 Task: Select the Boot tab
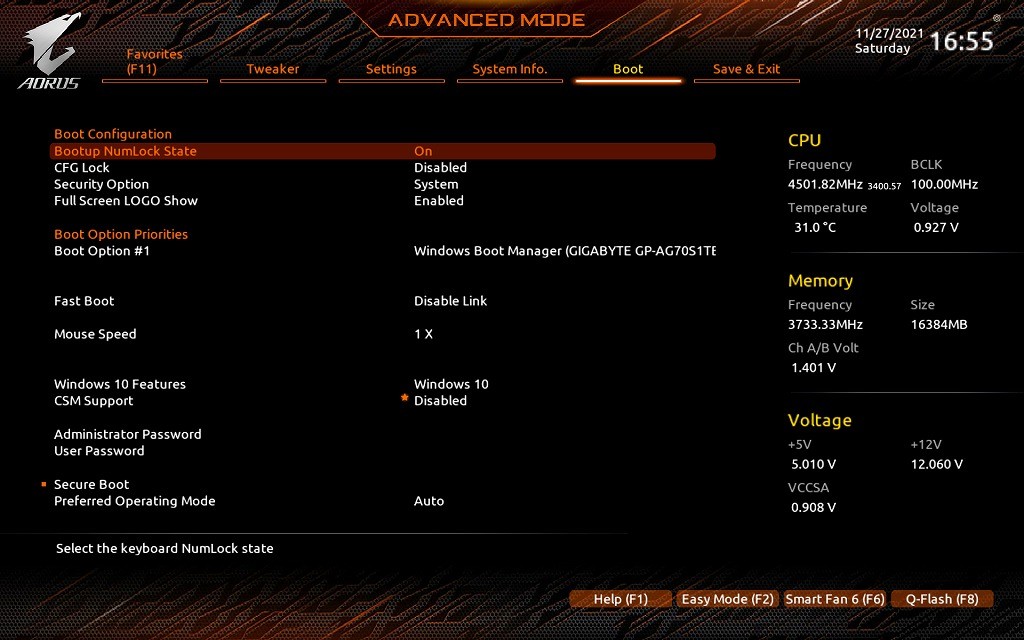(x=628, y=69)
